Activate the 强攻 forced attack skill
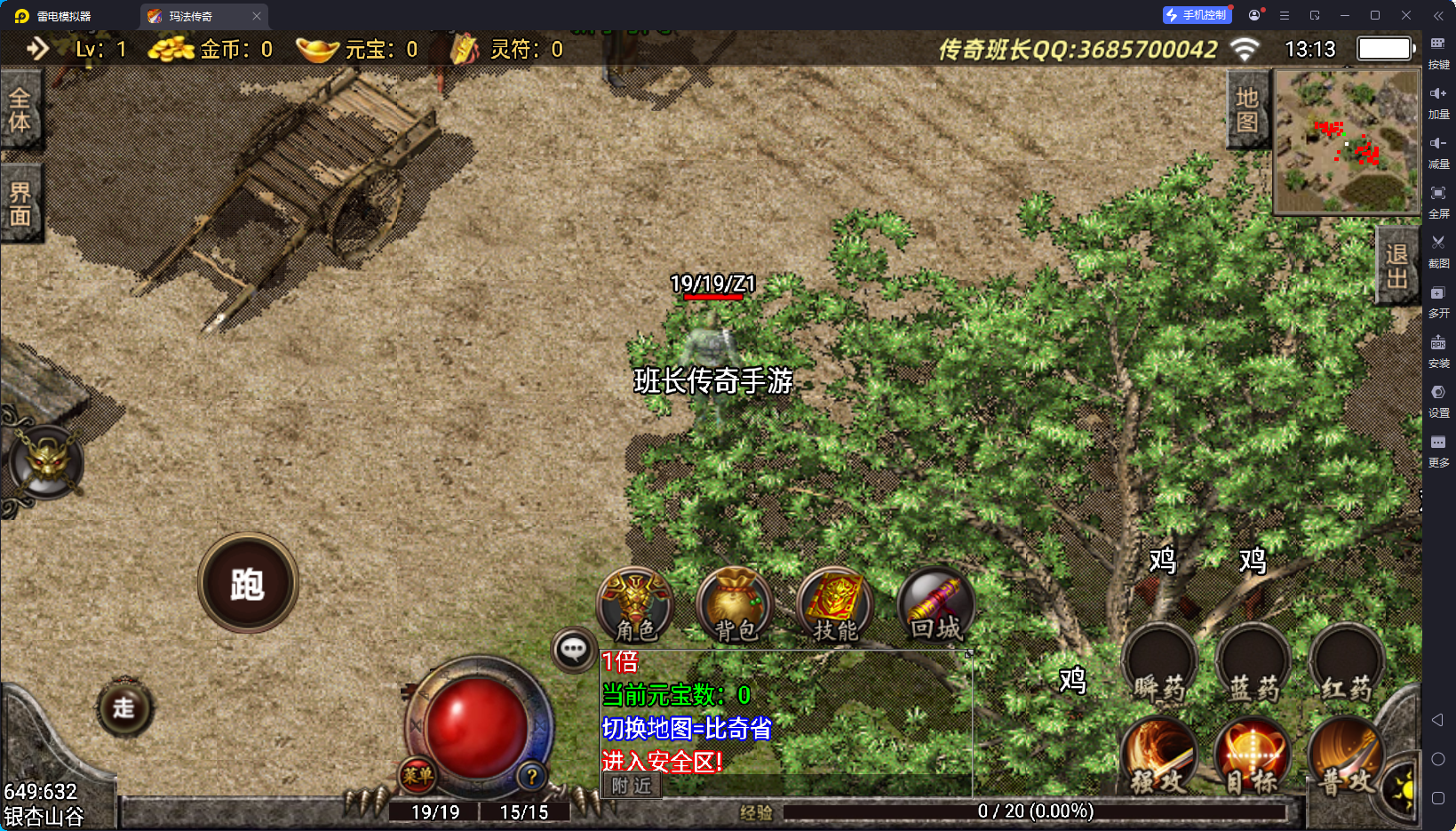This screenshot has height=831, width=1456. [x=1159, y=755]
